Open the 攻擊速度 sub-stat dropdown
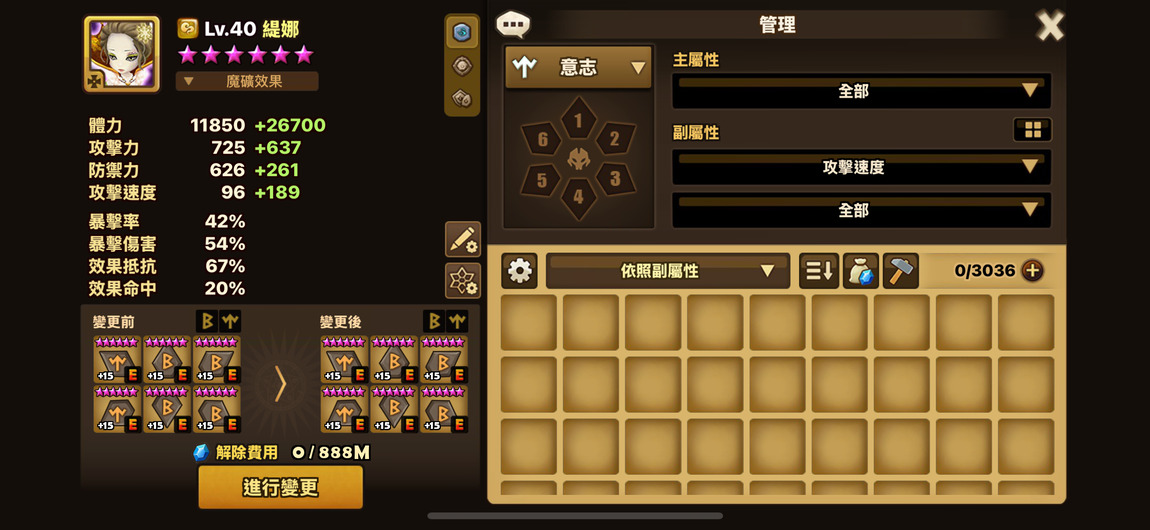The image size is (1150, 530). pos(861,167)
